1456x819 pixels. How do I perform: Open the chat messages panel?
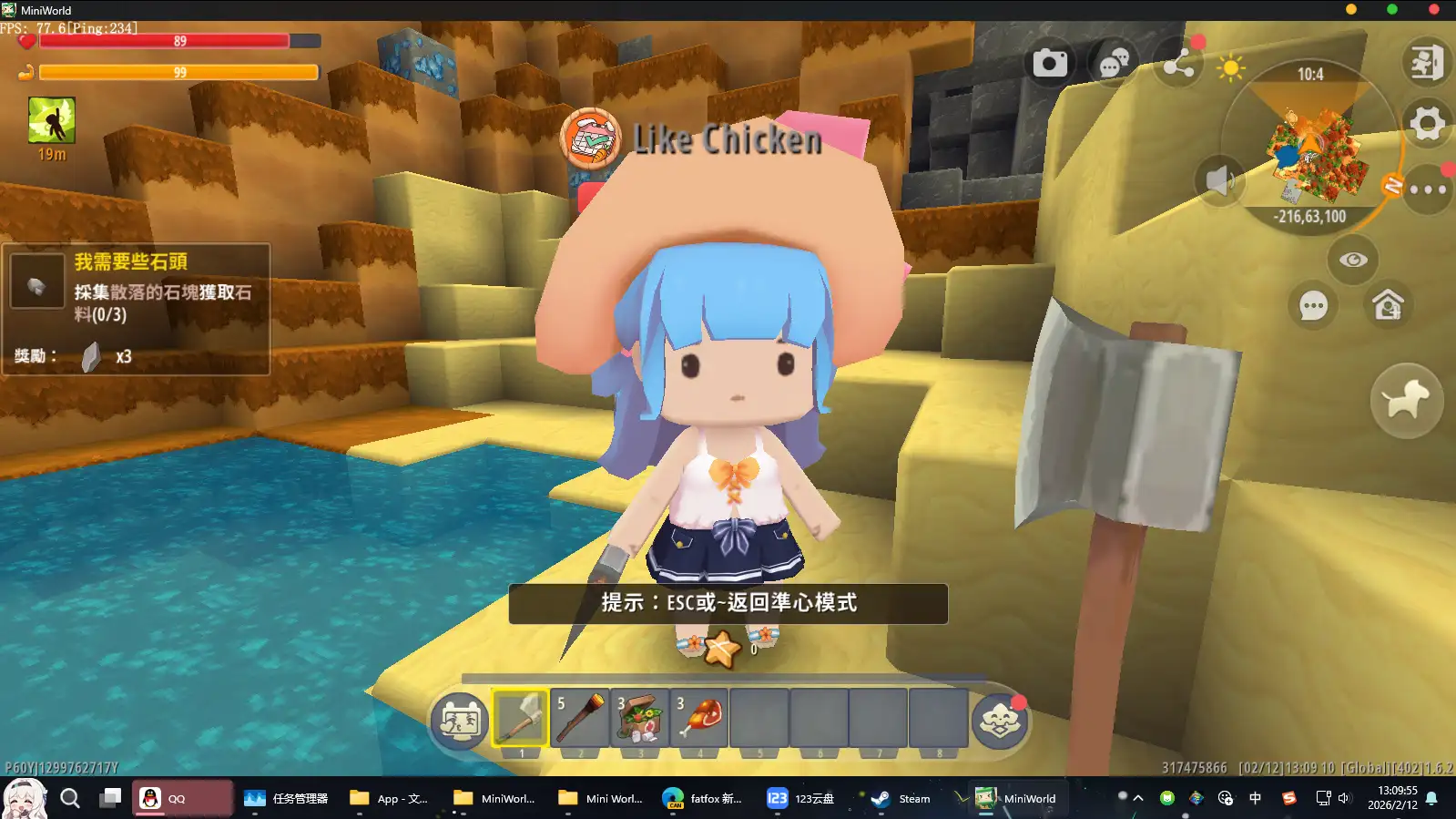(x=1113, y=62)
